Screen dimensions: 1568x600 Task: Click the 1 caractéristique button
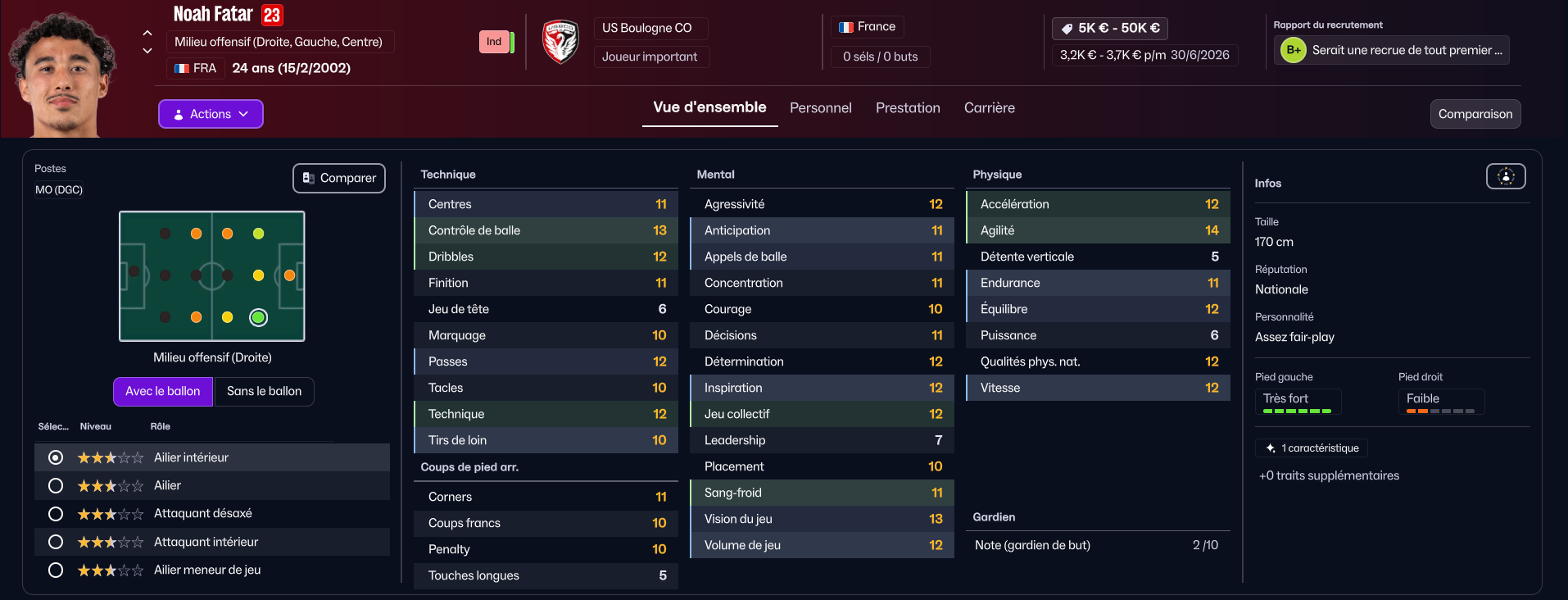tap(1312, 448)
